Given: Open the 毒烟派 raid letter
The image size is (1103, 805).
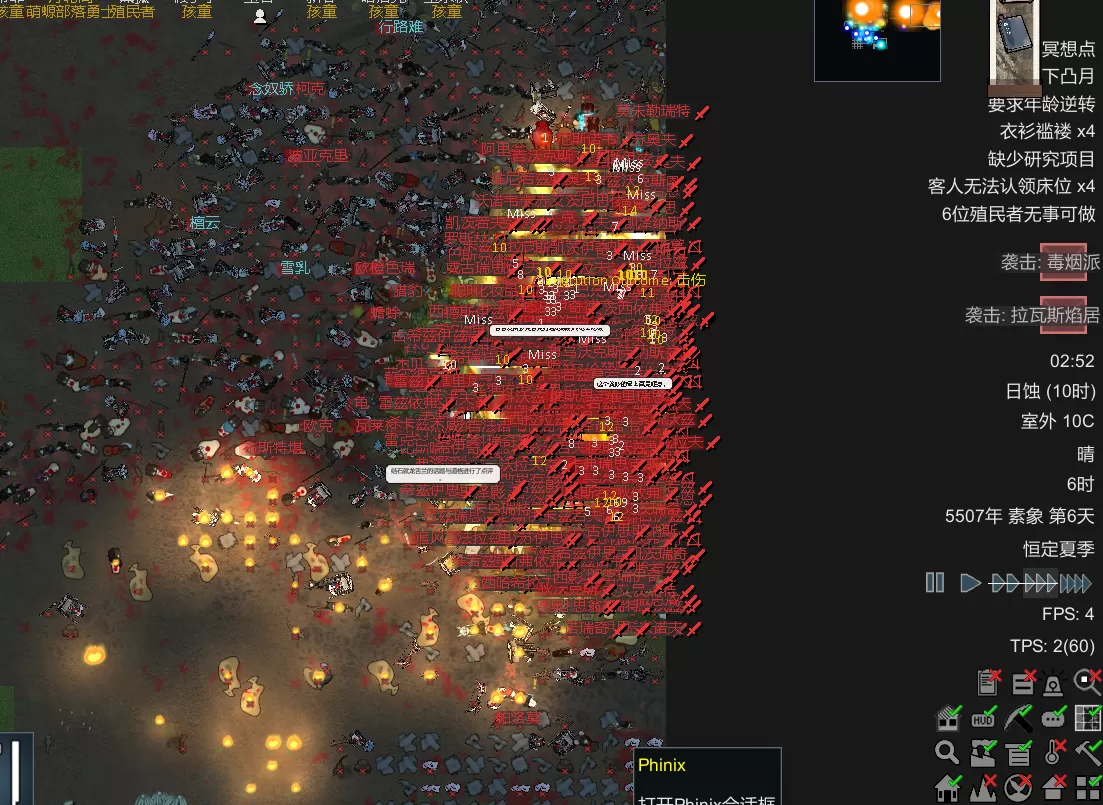Looking at the screenshot, I should (x=1063, y=262).
